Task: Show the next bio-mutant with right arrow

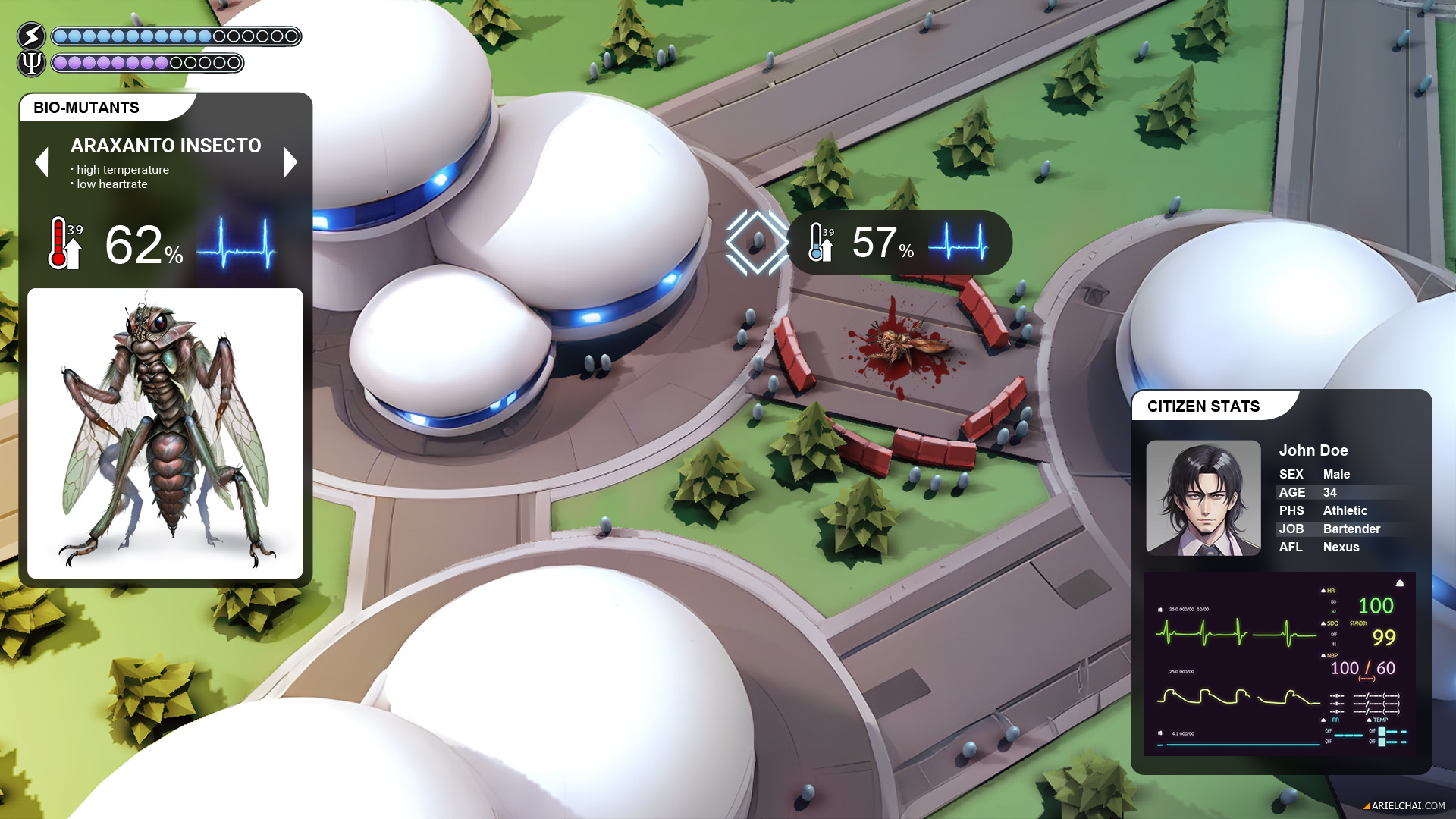Action: (x=290, y=162)
